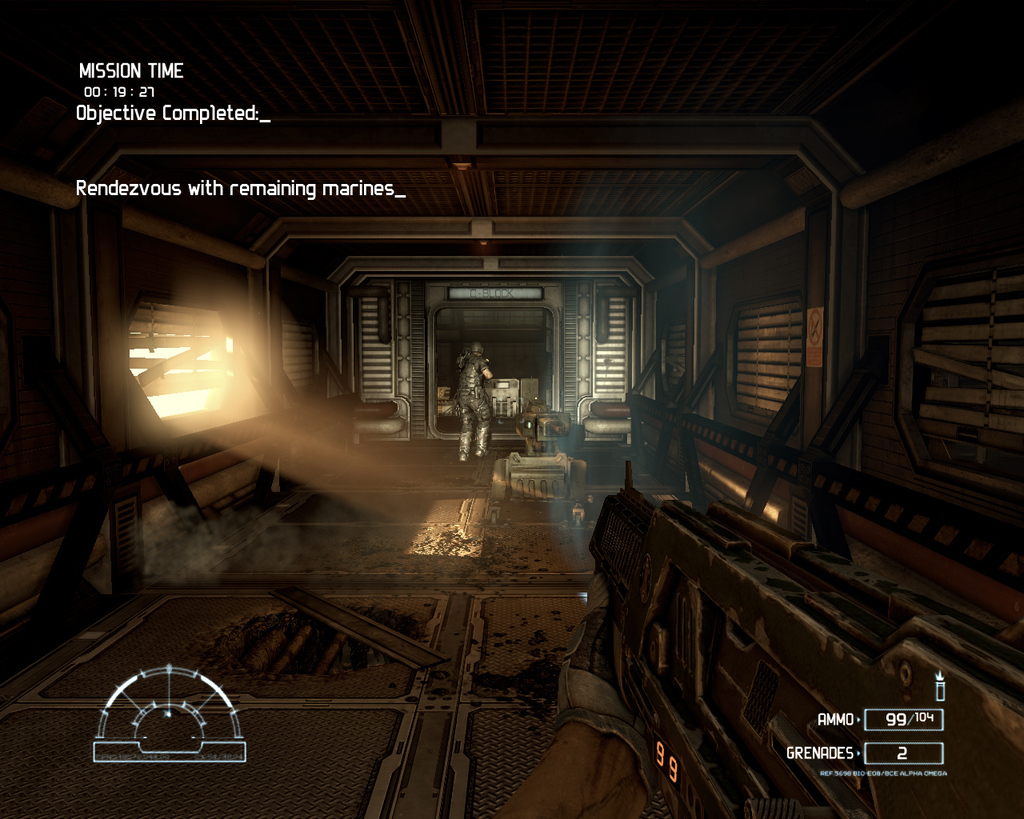Select the Rendezvous with remaining marines objective
Viewport: 1024px width, 819px height.
[x=240, y=188]
